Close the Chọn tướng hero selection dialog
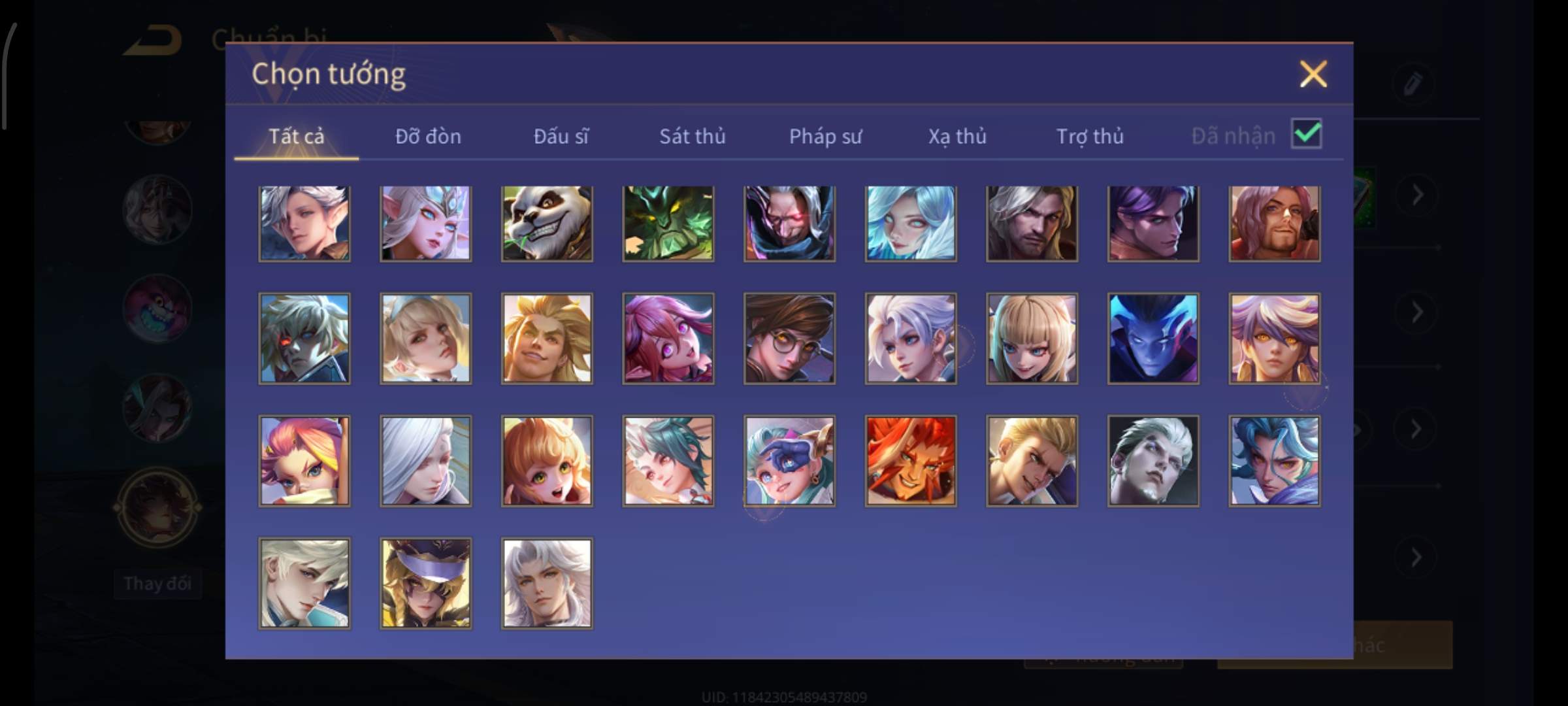Screen dimensions: 1568x706 (1313, 74)
